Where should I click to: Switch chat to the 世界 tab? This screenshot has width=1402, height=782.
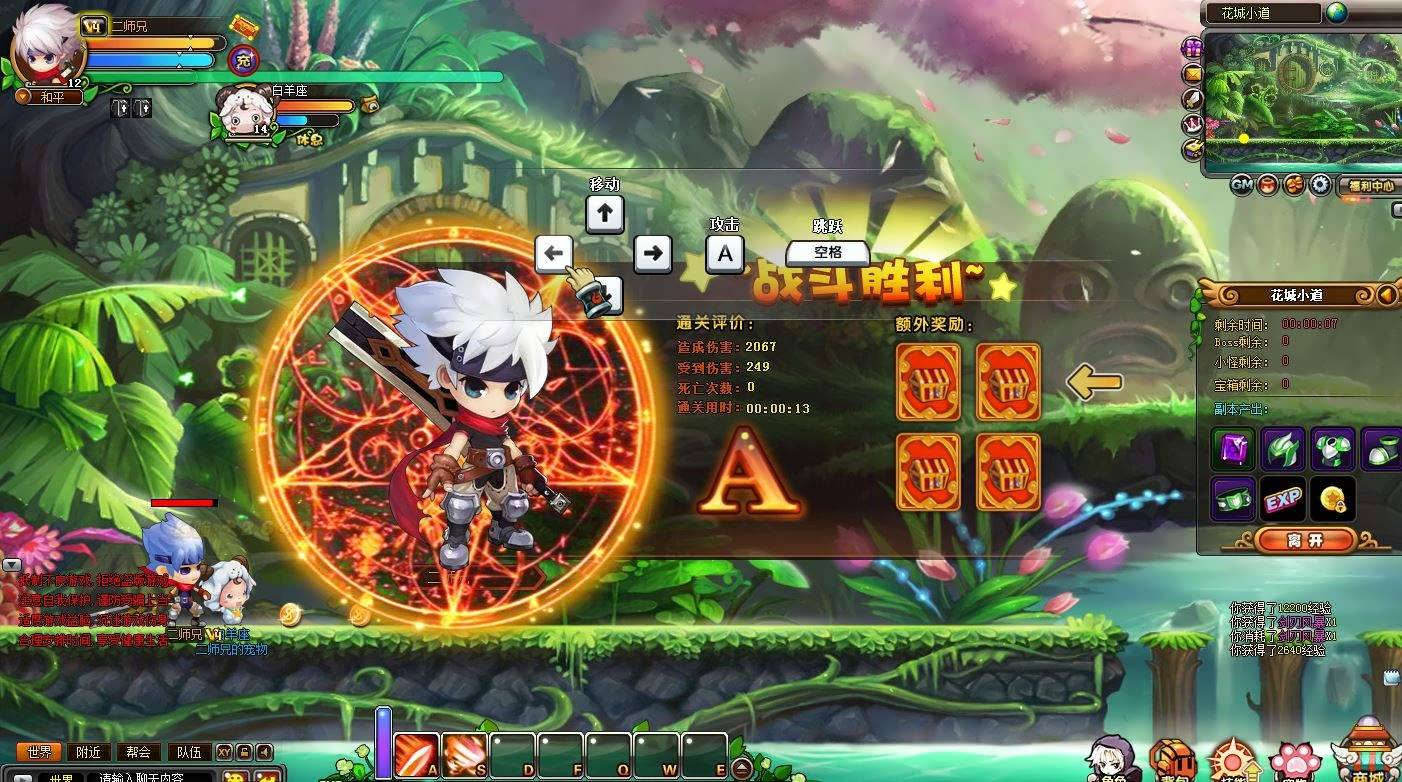pyautogui.click(x=40, y=752)
